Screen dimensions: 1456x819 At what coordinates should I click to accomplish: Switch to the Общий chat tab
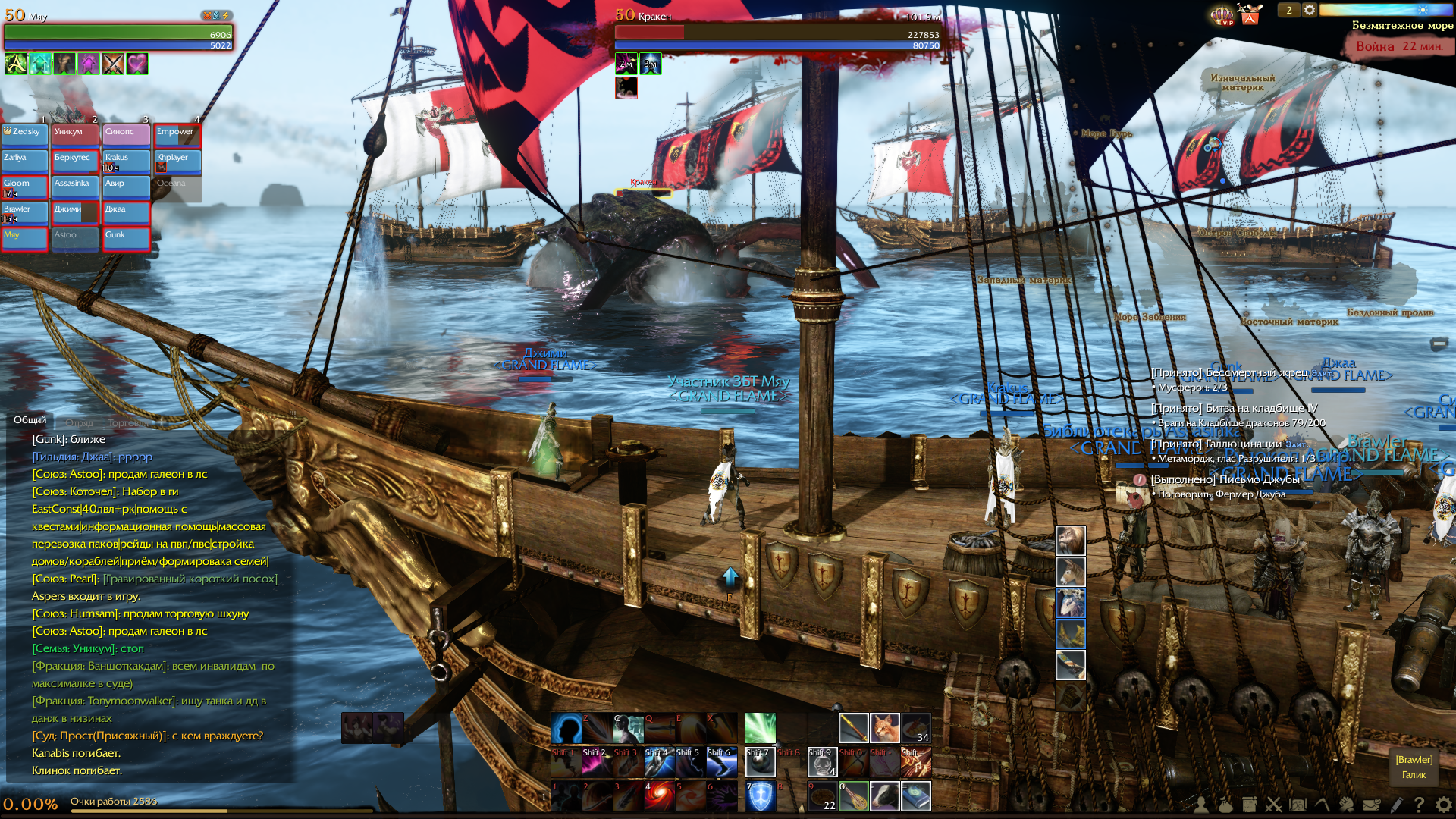tap(30, 420)
